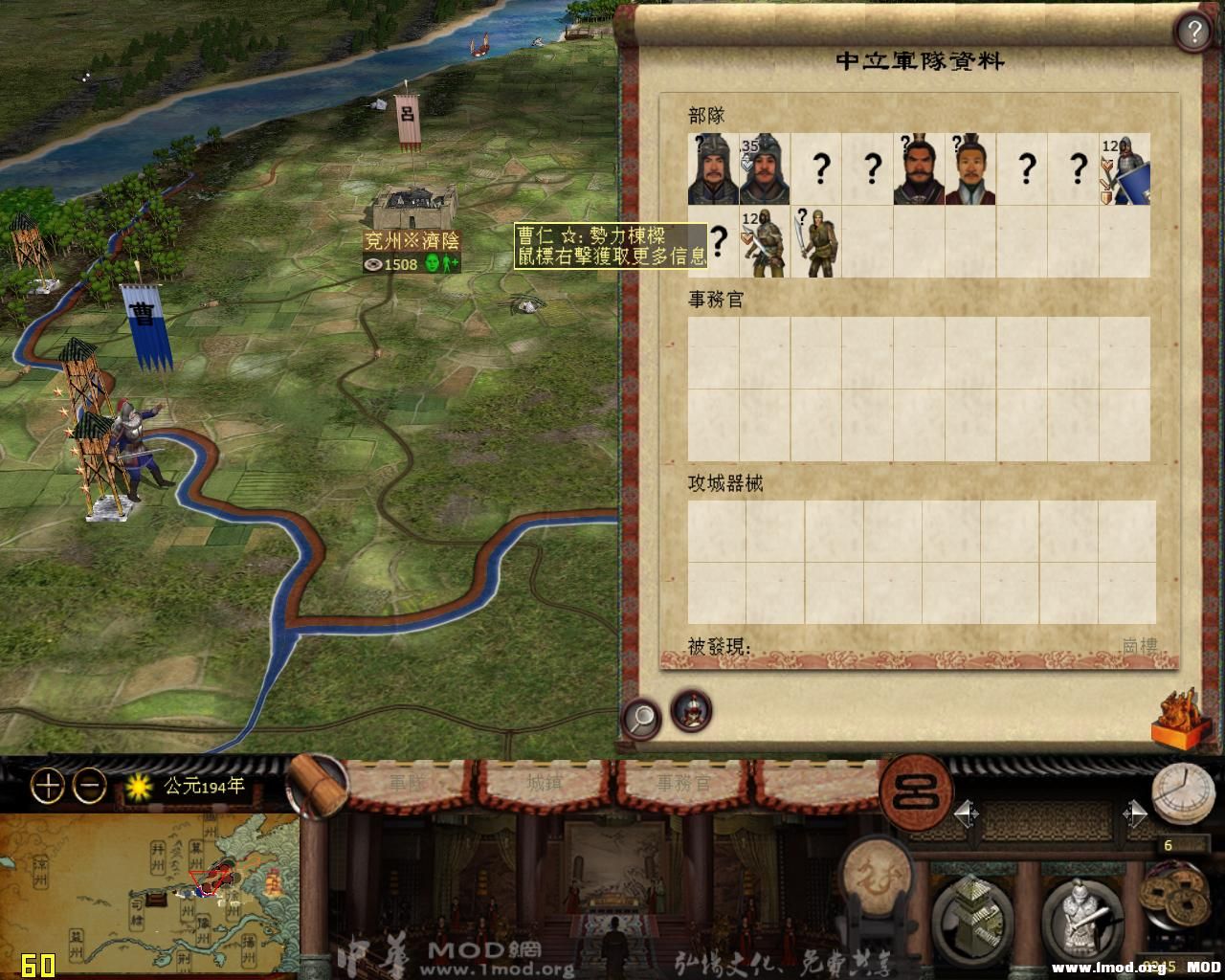The width and height of the screenshot is (1225, 980).
Task: Click the magnifying glass locate button
Action: pos(641,716)
